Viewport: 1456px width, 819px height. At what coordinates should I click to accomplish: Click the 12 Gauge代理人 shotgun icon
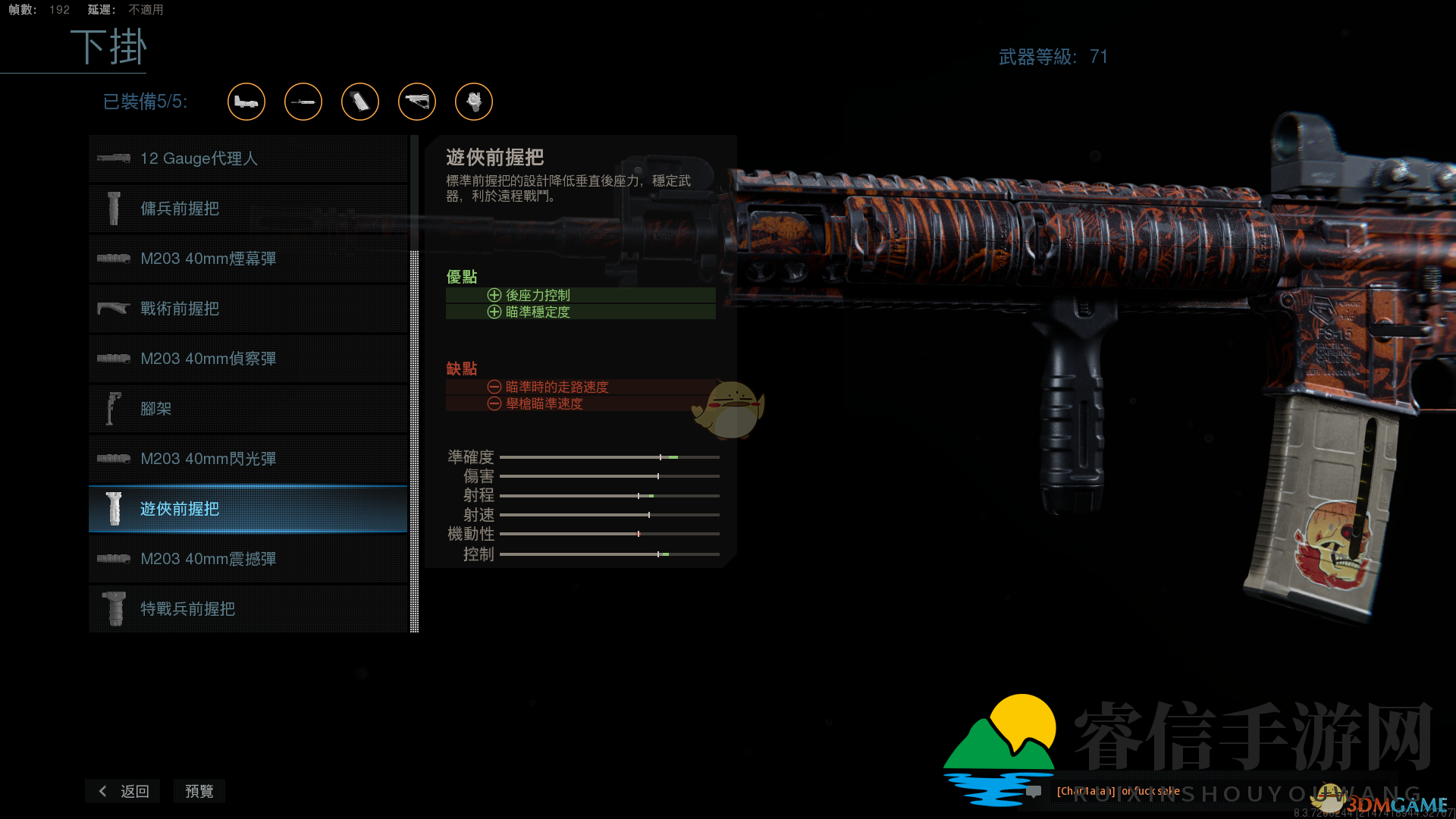coord(114,158)
